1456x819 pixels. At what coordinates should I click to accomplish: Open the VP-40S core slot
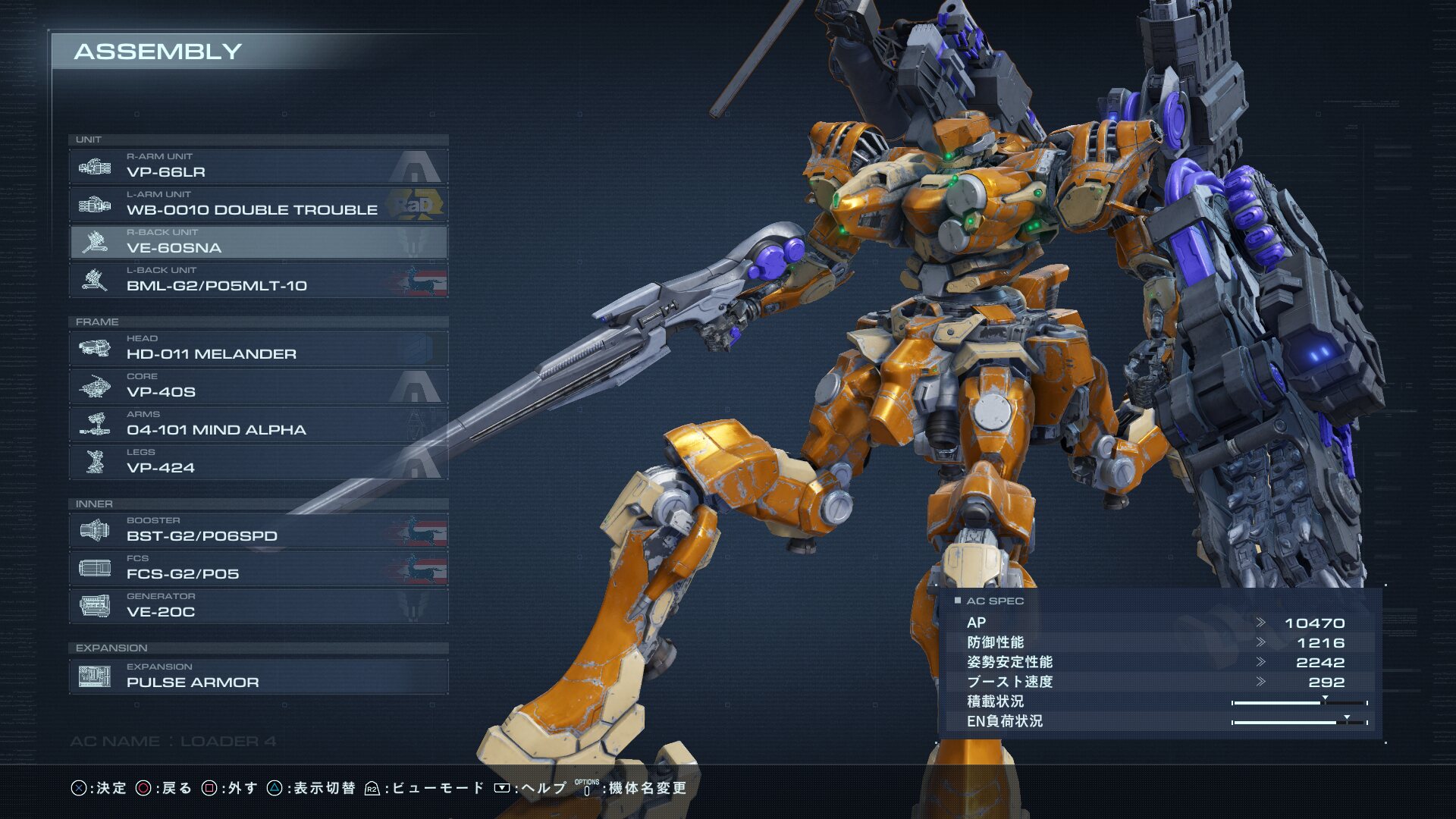[x=258, y=386]
